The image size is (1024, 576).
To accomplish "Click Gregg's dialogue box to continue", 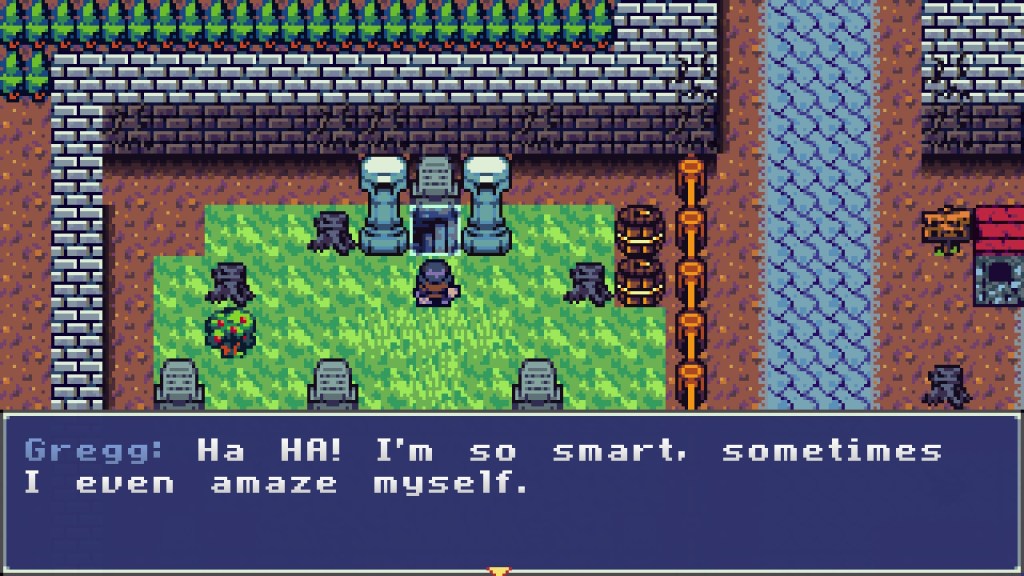I will click(511, 490).
